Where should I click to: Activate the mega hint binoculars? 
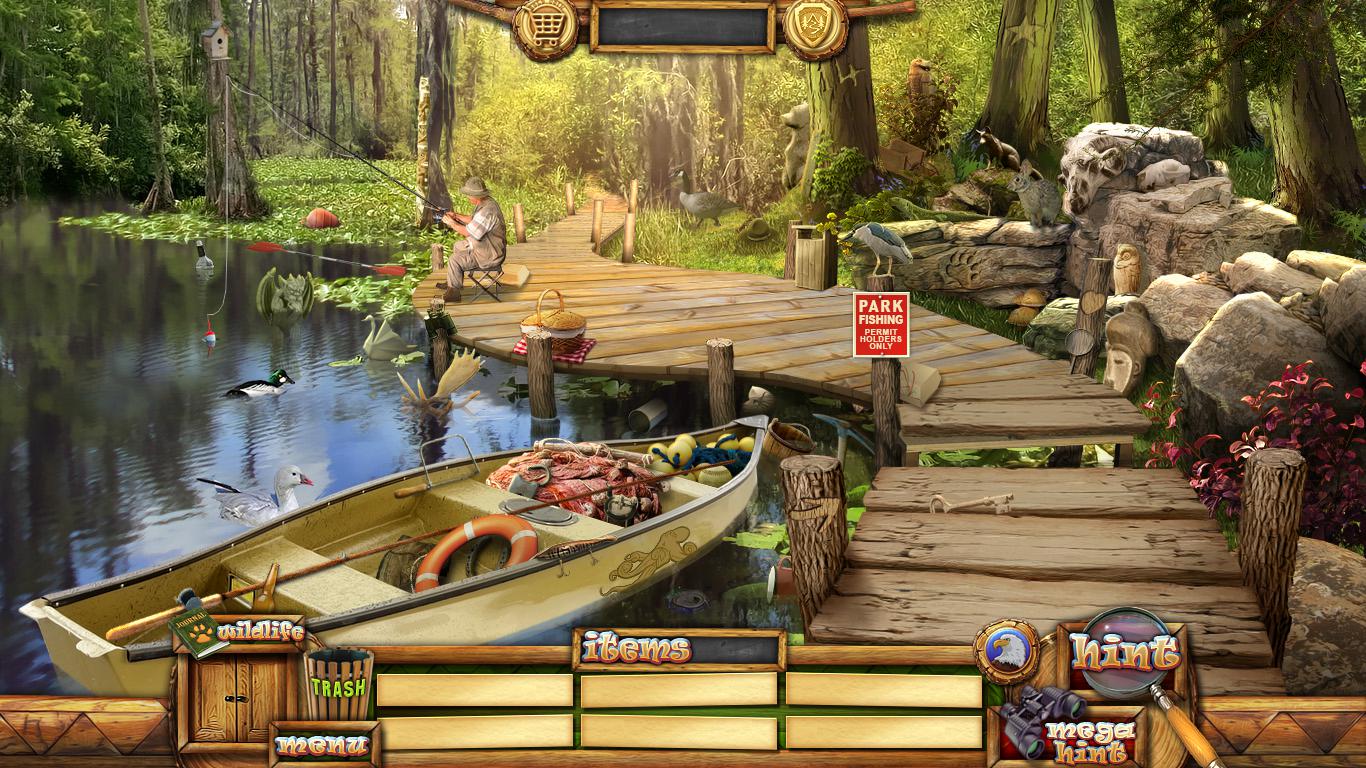point(1030,720)
